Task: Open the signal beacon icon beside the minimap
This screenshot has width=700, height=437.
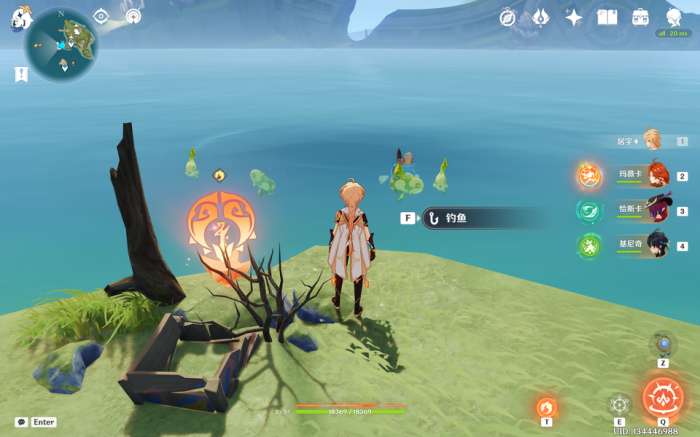Action: pyautogui.click(x=133, y=16)
